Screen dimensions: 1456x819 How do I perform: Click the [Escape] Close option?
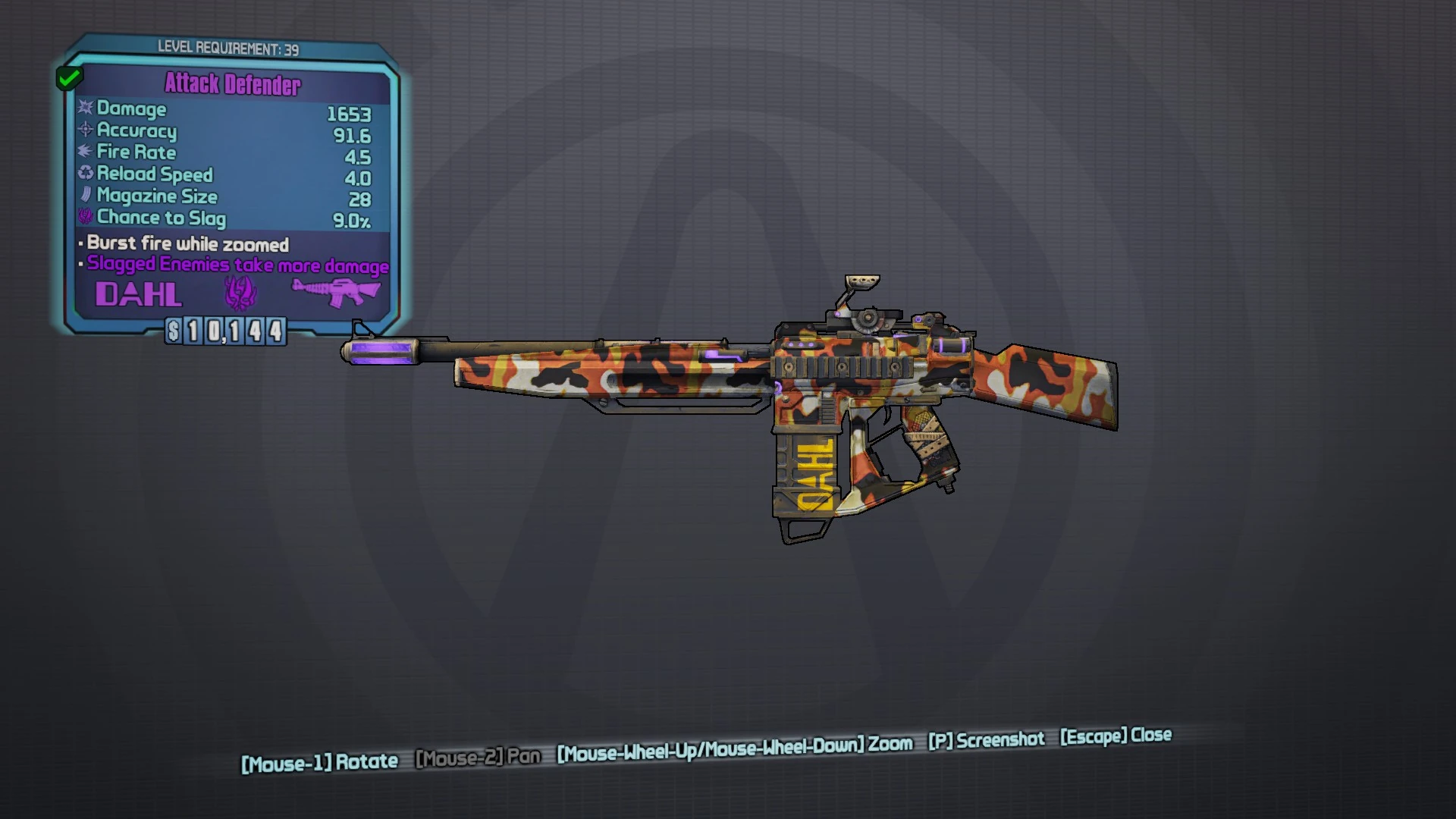(x=1115, y=736)
